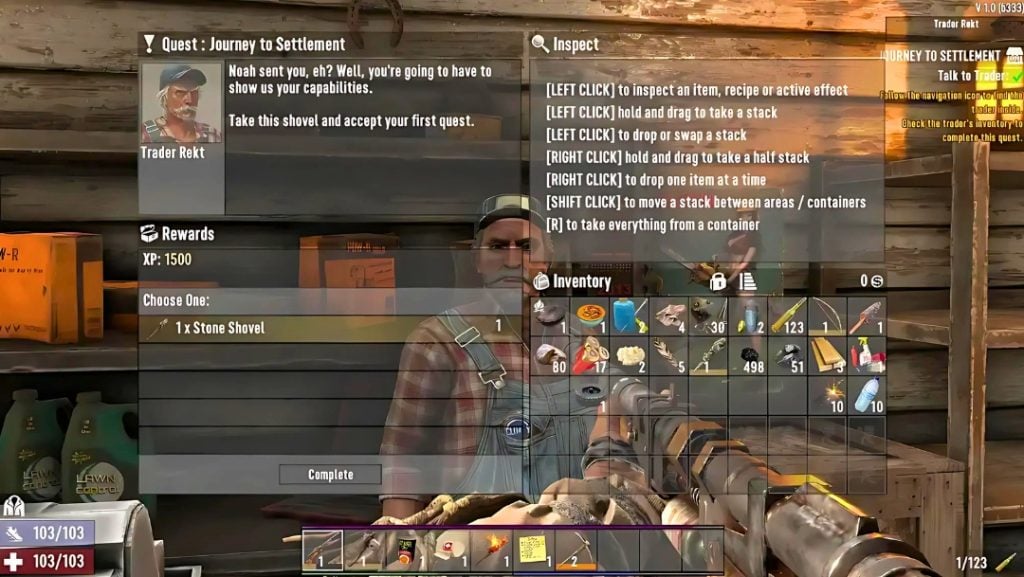
Task: Select the stack of 80 in inventory
Action: pyautogui.click(x=550, y=355)
